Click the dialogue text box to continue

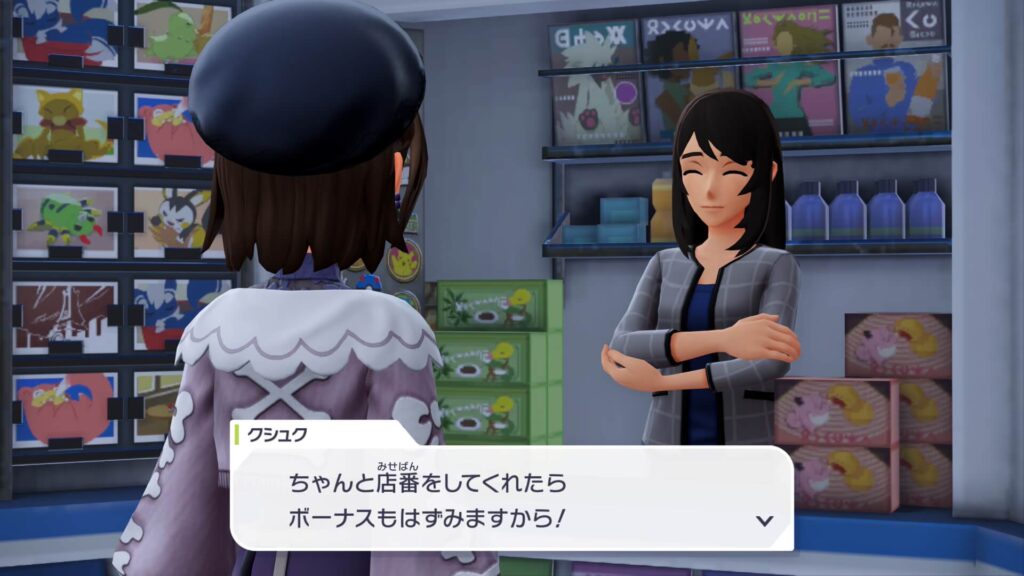click(510, 498)
